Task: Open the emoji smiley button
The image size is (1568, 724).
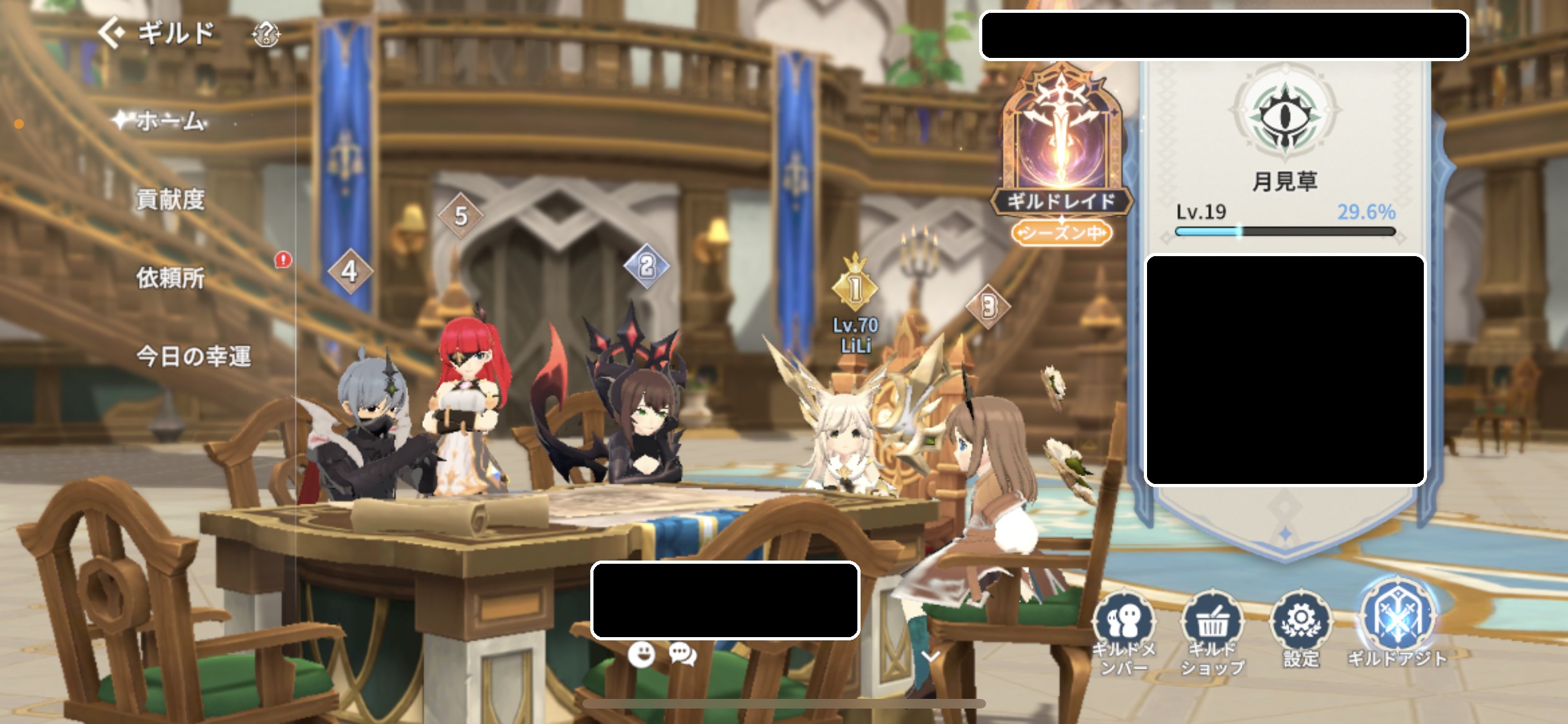Action: pos(641,654)
